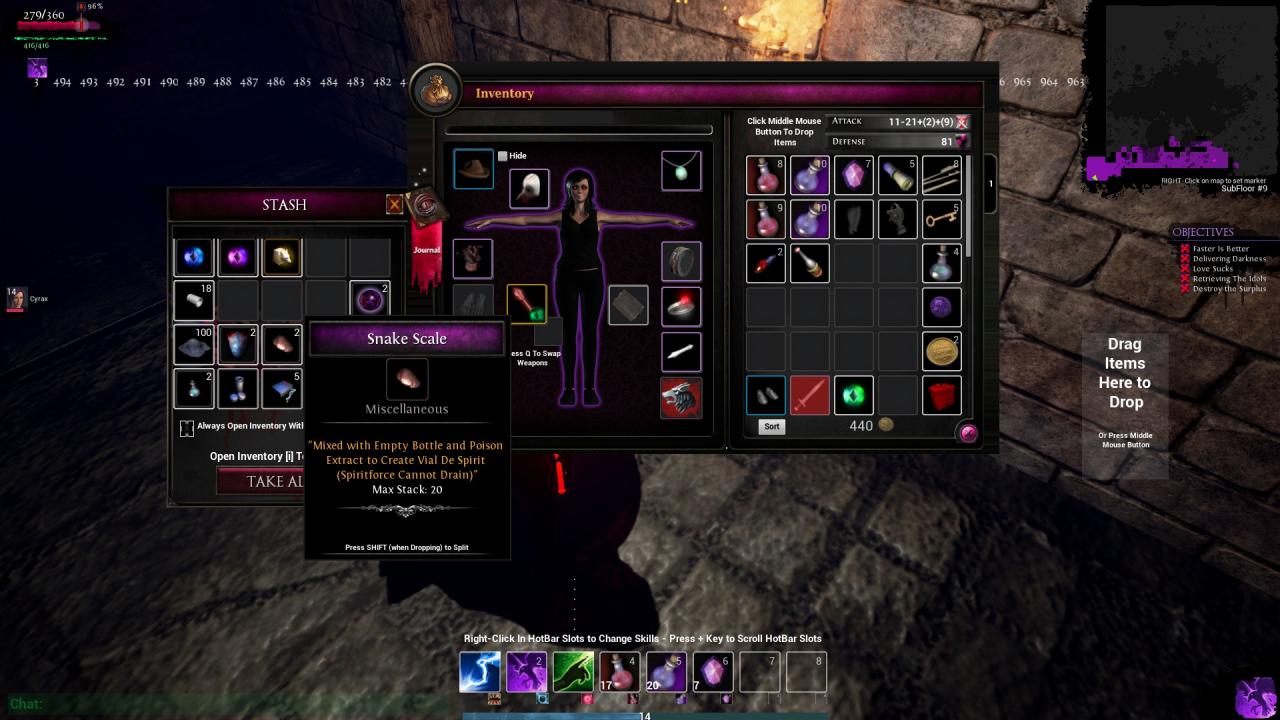Sort the inventory items
This screenshot has width=1280, height=720.
click(x=771, y=426)
